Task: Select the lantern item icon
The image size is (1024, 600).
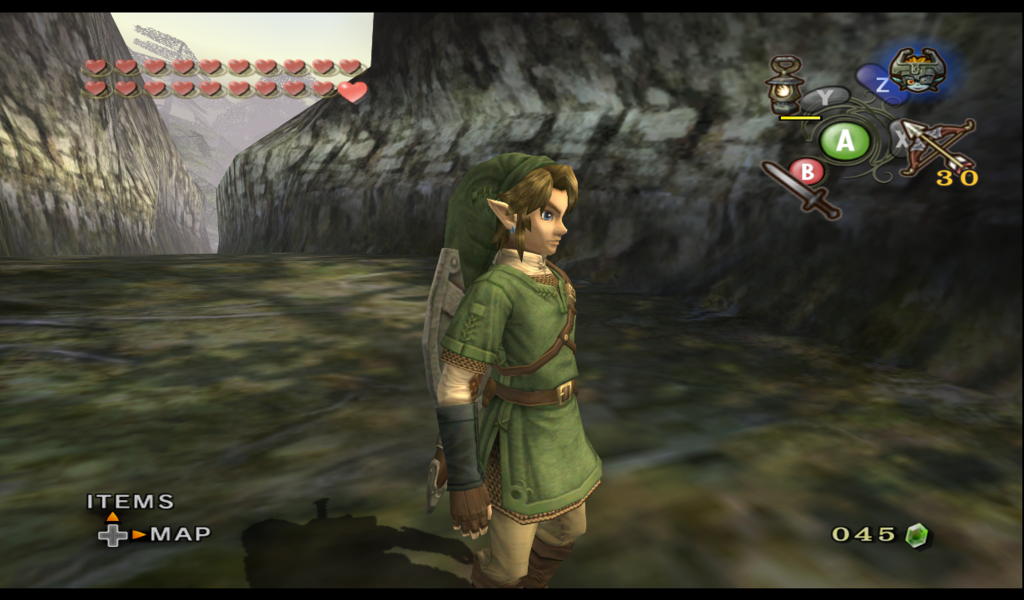Action: coord(785,86)
